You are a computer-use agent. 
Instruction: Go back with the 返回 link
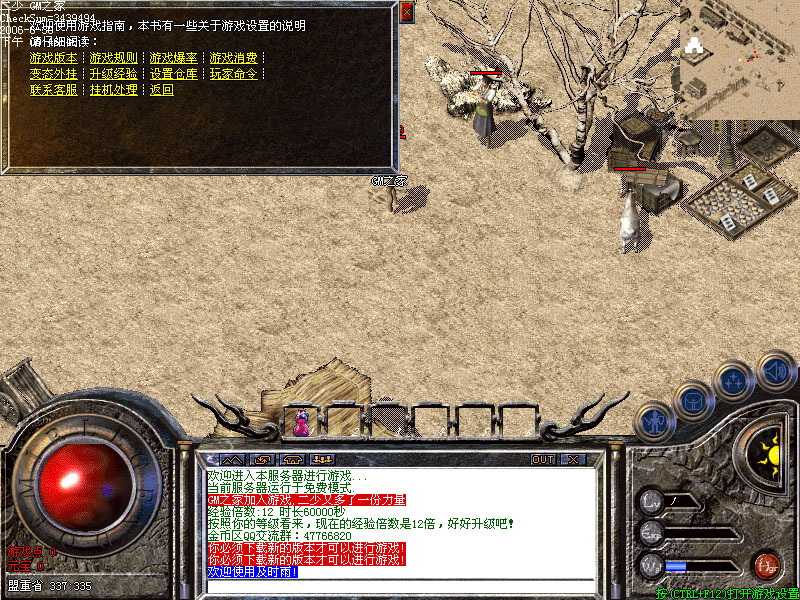[x=161, y=90]
